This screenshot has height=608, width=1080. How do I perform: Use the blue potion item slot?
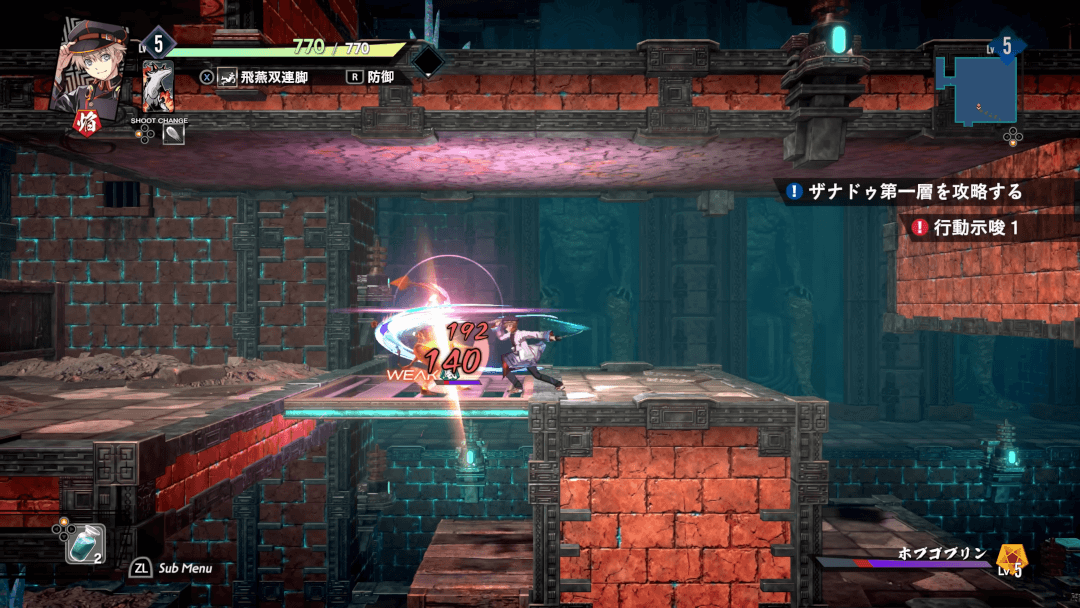click(x=84, y=543)
